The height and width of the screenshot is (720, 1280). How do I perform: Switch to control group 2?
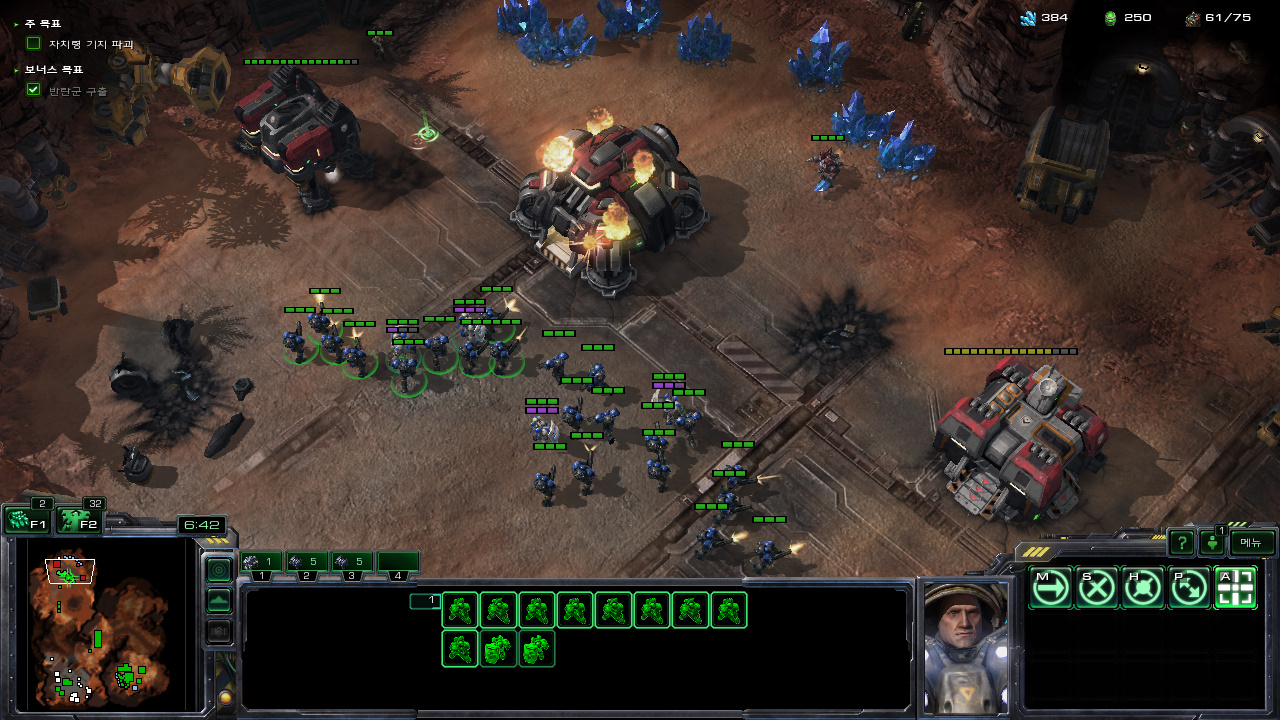coord(307,563)
